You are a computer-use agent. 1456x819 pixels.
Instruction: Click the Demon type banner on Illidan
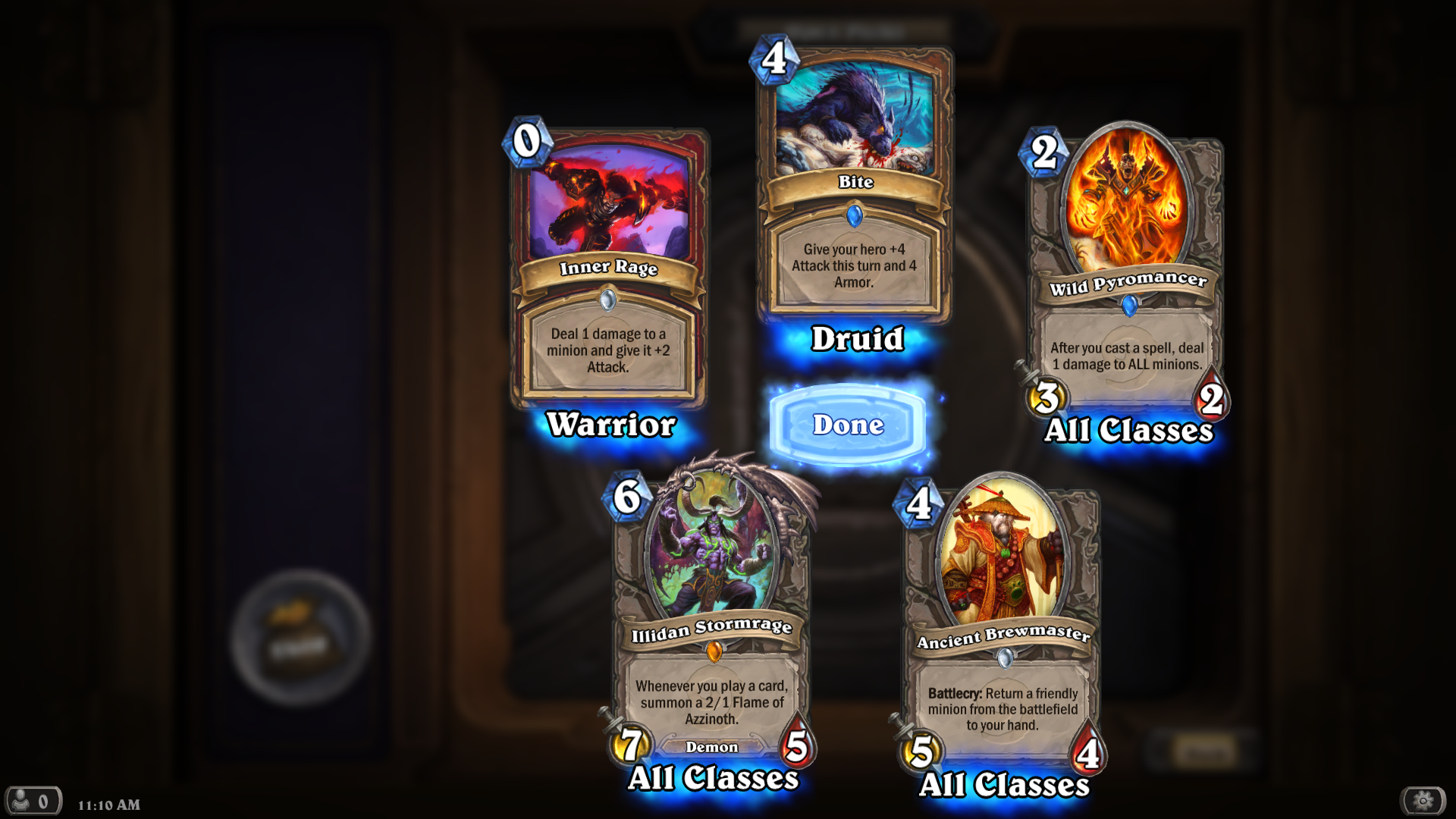(x=714, y=747)
